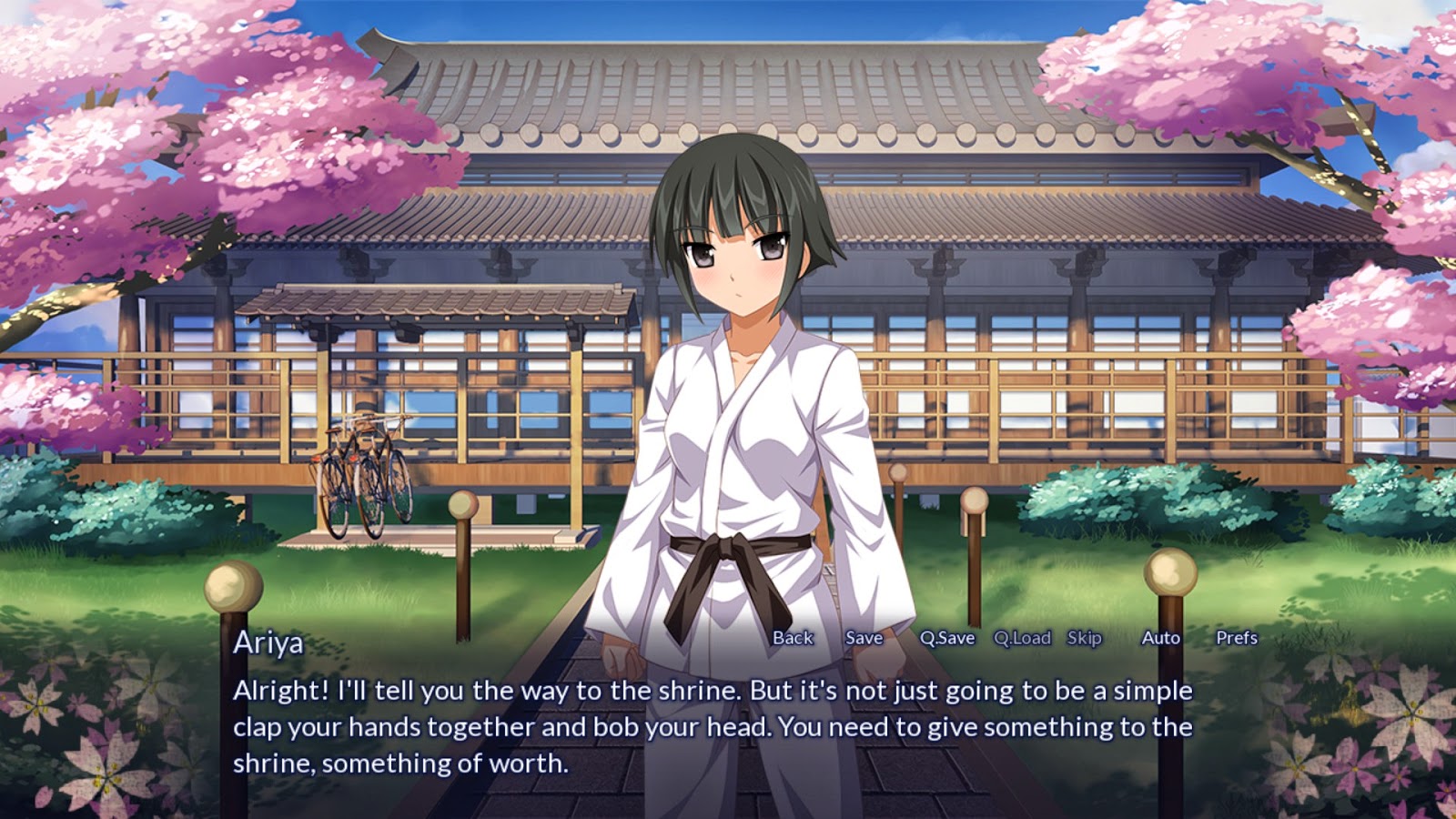Click Ariya's name label above the dialogue

coord(268,642)
